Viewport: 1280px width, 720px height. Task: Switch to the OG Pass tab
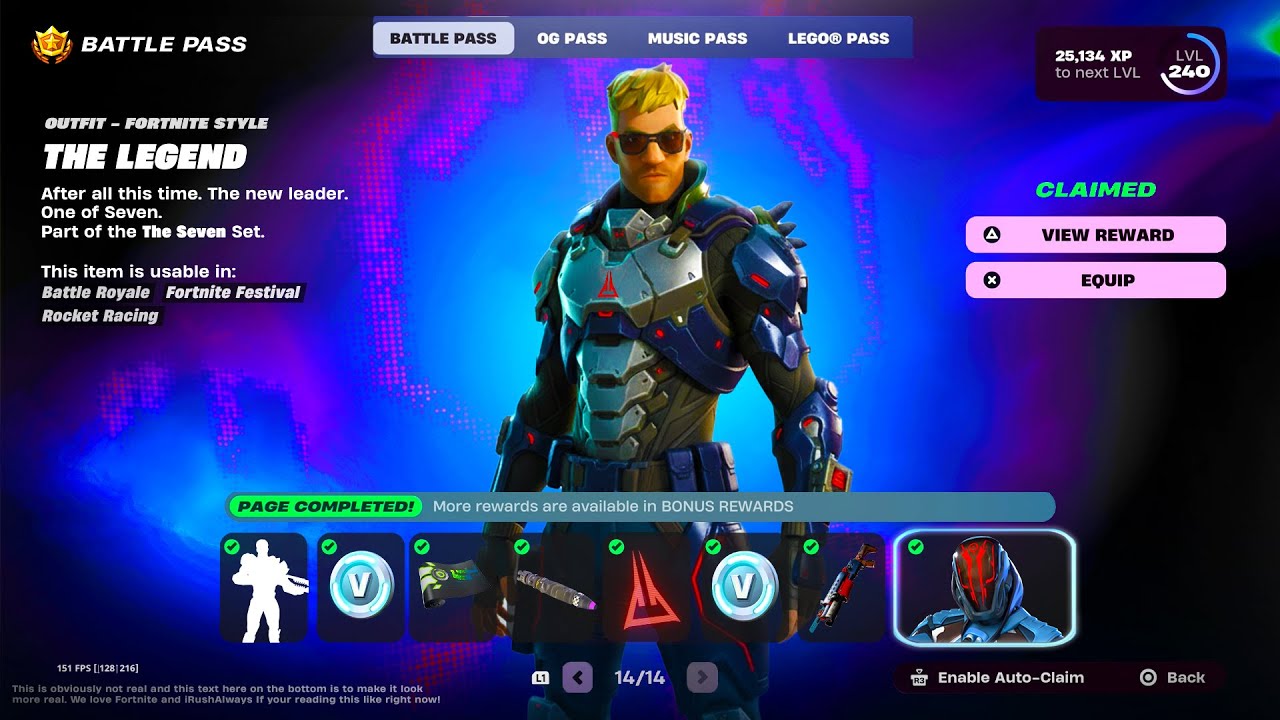tap(571, 39)
